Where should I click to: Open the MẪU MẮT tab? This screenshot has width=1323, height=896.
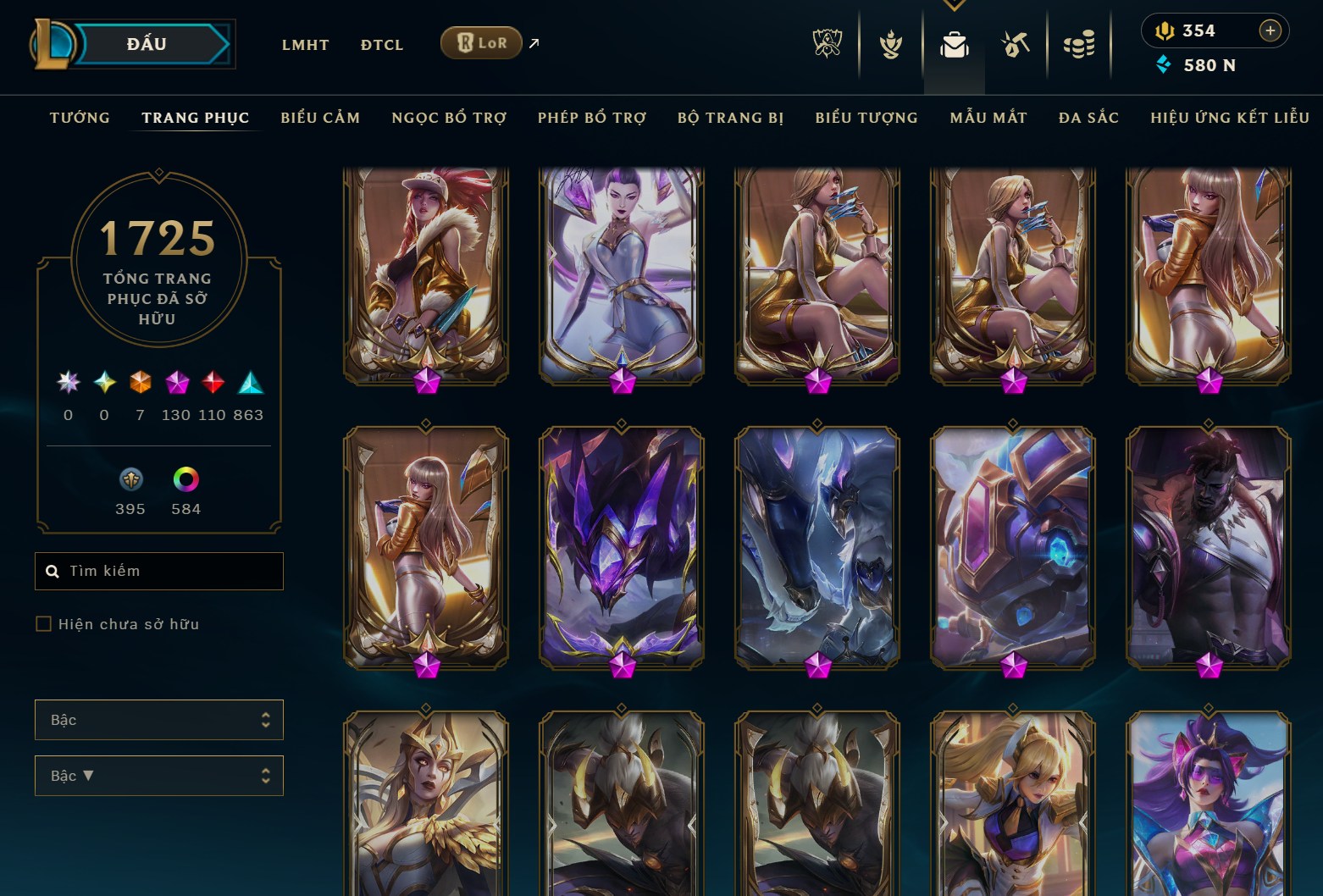(x=988, y=118)
